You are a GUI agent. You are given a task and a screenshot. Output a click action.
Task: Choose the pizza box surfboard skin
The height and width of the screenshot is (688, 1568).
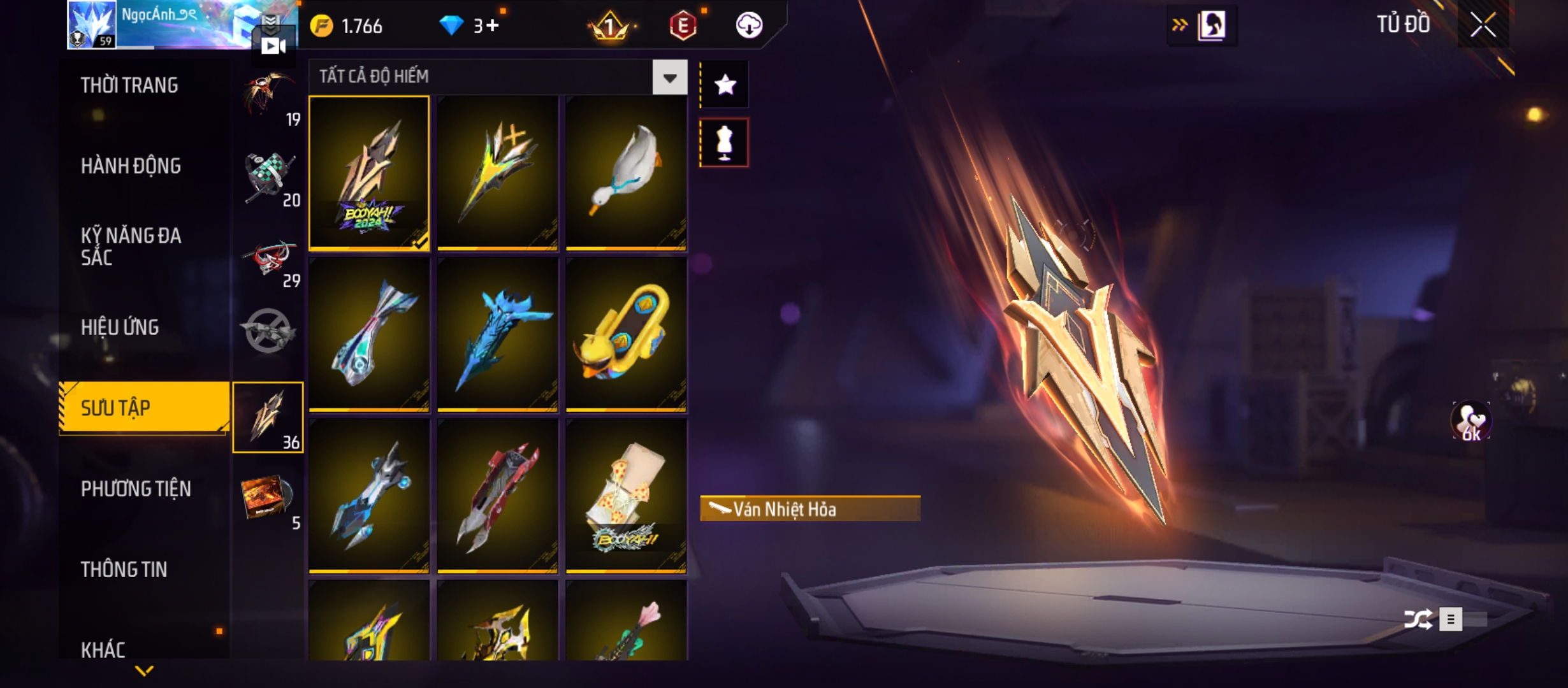pos(626,496)
